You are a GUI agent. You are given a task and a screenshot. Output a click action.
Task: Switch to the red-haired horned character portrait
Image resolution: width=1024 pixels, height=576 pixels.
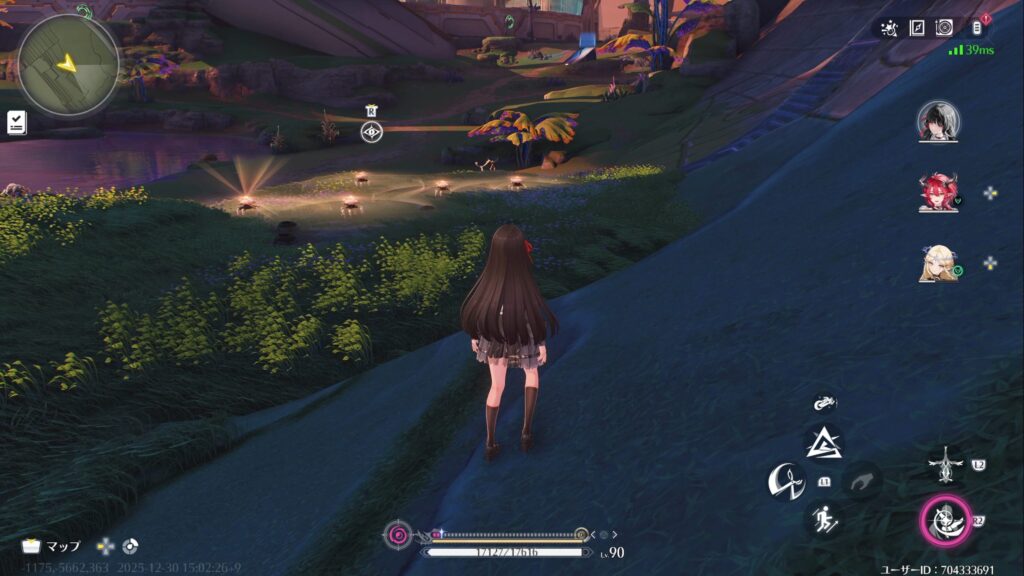click(x=938, y=192)
